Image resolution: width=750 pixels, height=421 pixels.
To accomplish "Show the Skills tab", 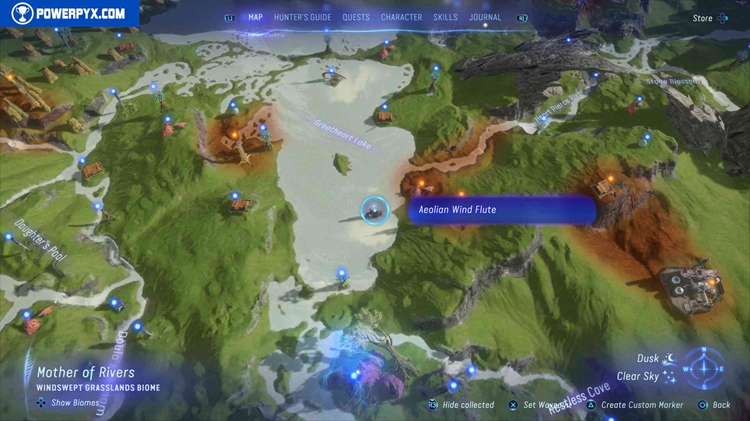I will 444,17.
